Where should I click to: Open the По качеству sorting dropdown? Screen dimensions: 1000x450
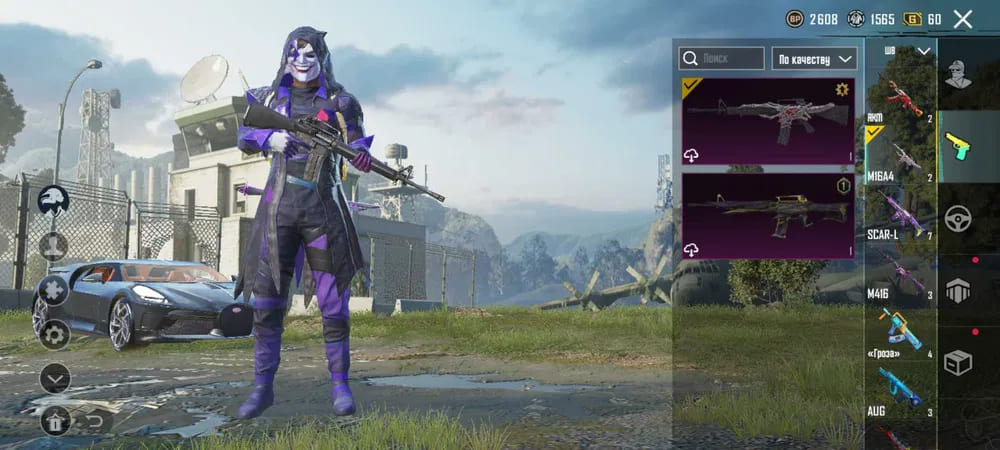tap(814, 59)
